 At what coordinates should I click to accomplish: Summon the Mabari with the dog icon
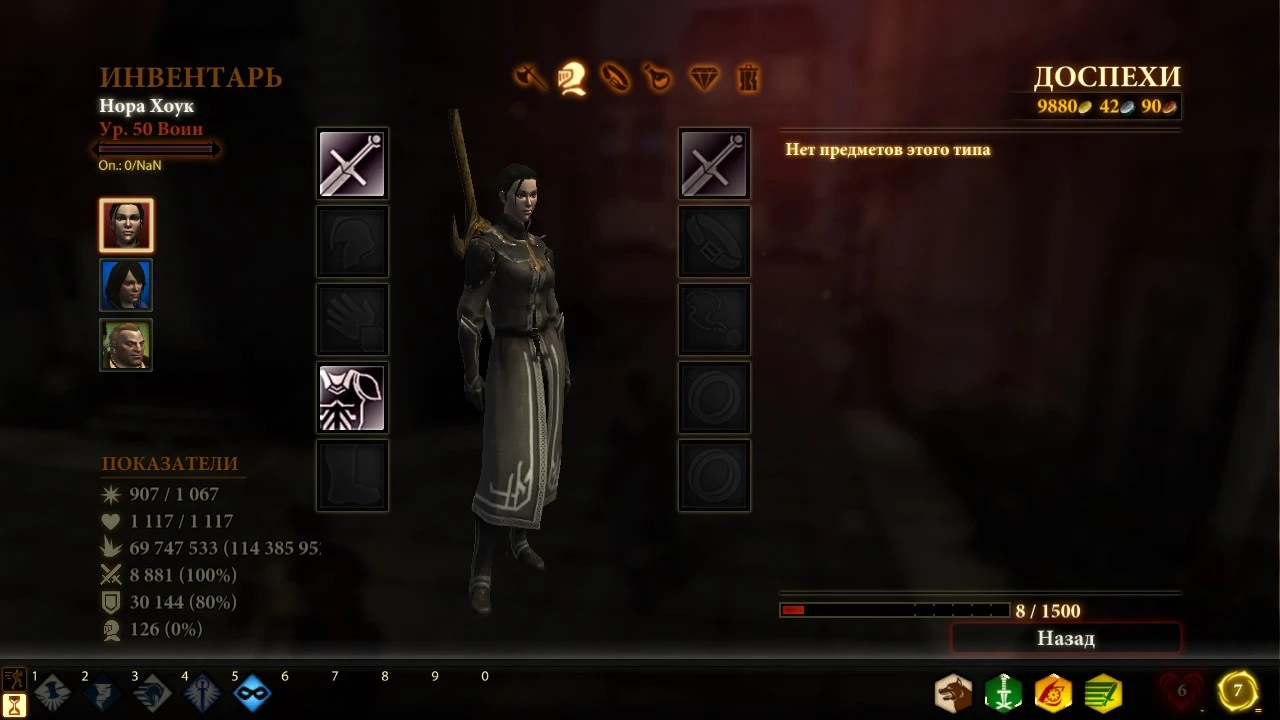pyautogui.click(x=951, y=692)
